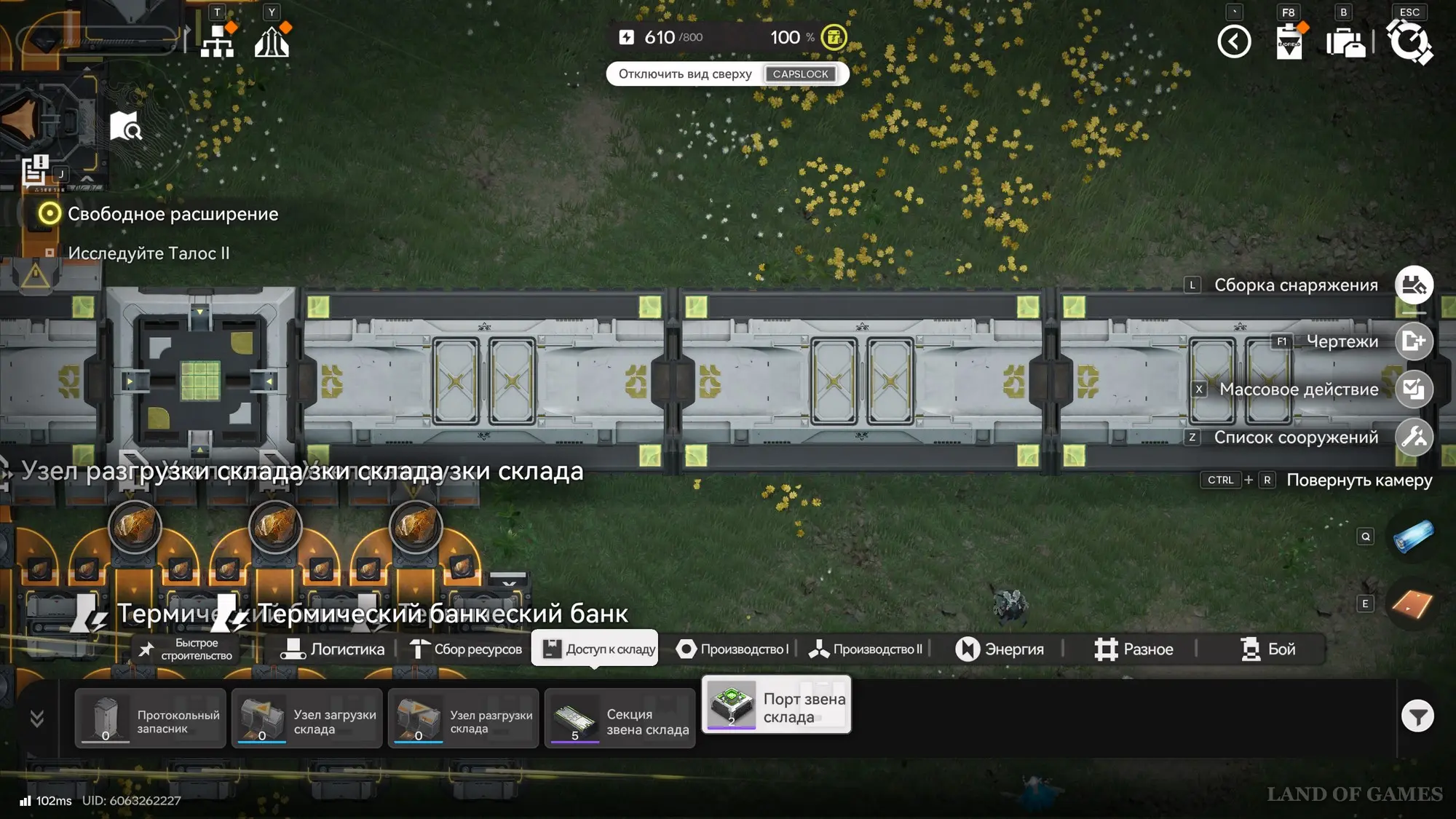Click the back arrow button
The width and height of the screenshot is (1456, 819).
(1234, 41)
